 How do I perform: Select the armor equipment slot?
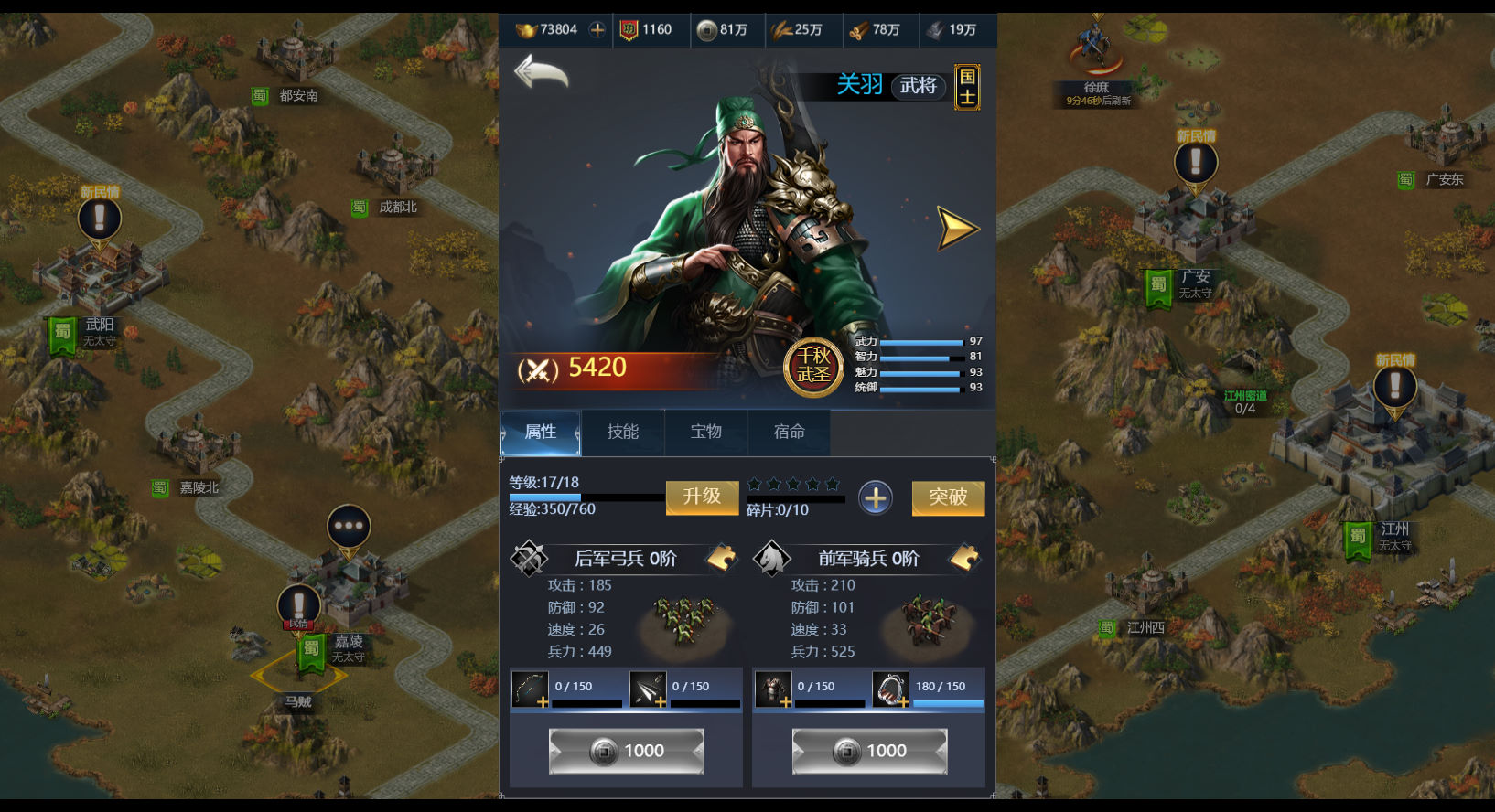[773, 689]
